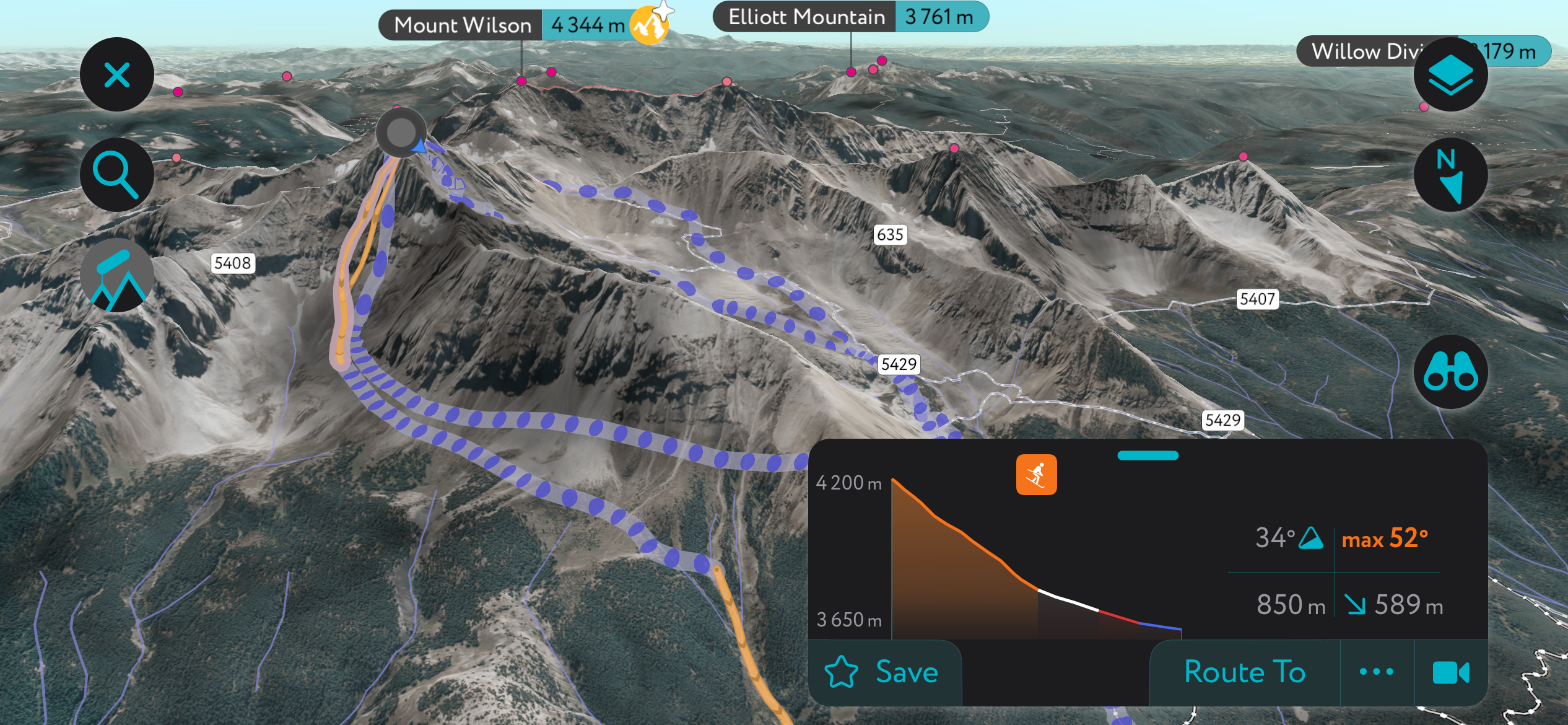
Task: Click the ski-lift adventures icon in the sidebar
Action: coord(116,275)
